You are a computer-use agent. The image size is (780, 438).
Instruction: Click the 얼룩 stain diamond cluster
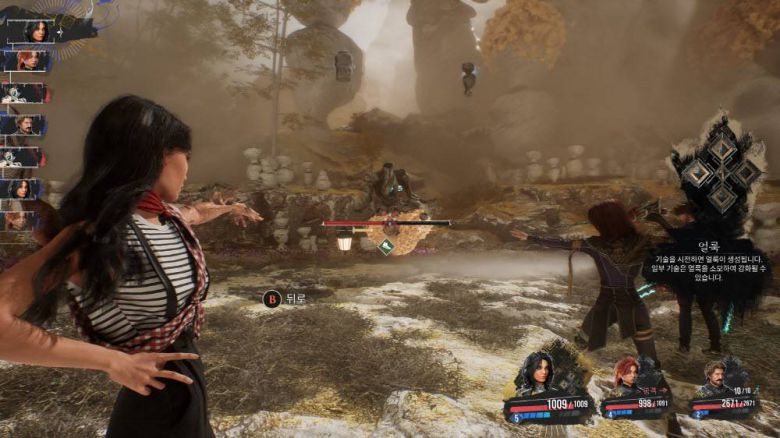coord(721,173)
